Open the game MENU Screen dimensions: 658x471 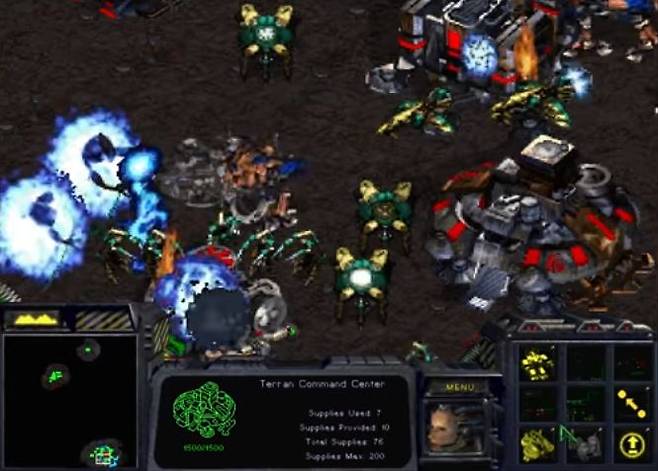coord(459,387)
